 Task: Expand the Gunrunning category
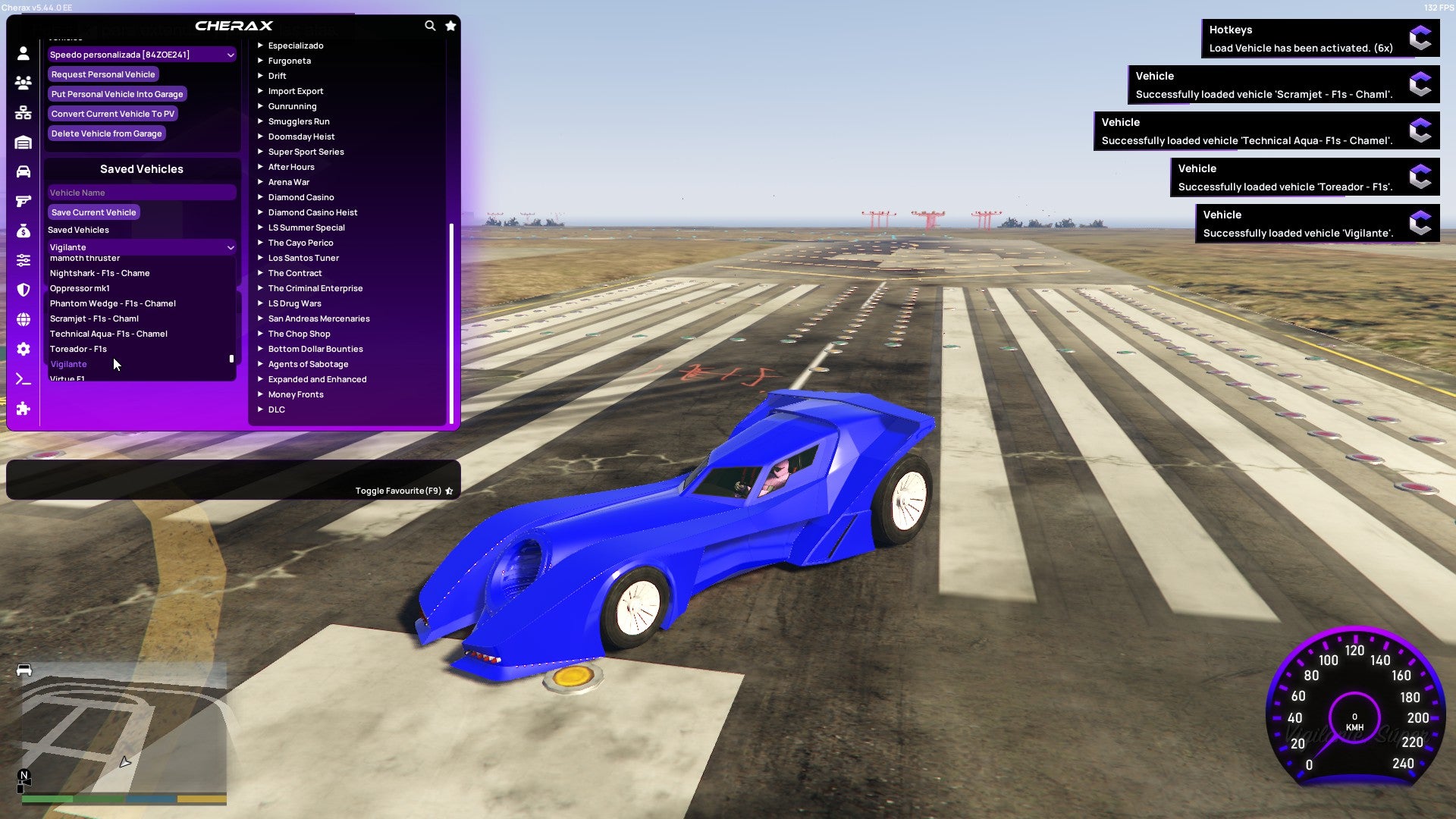[x=293, y=106]
